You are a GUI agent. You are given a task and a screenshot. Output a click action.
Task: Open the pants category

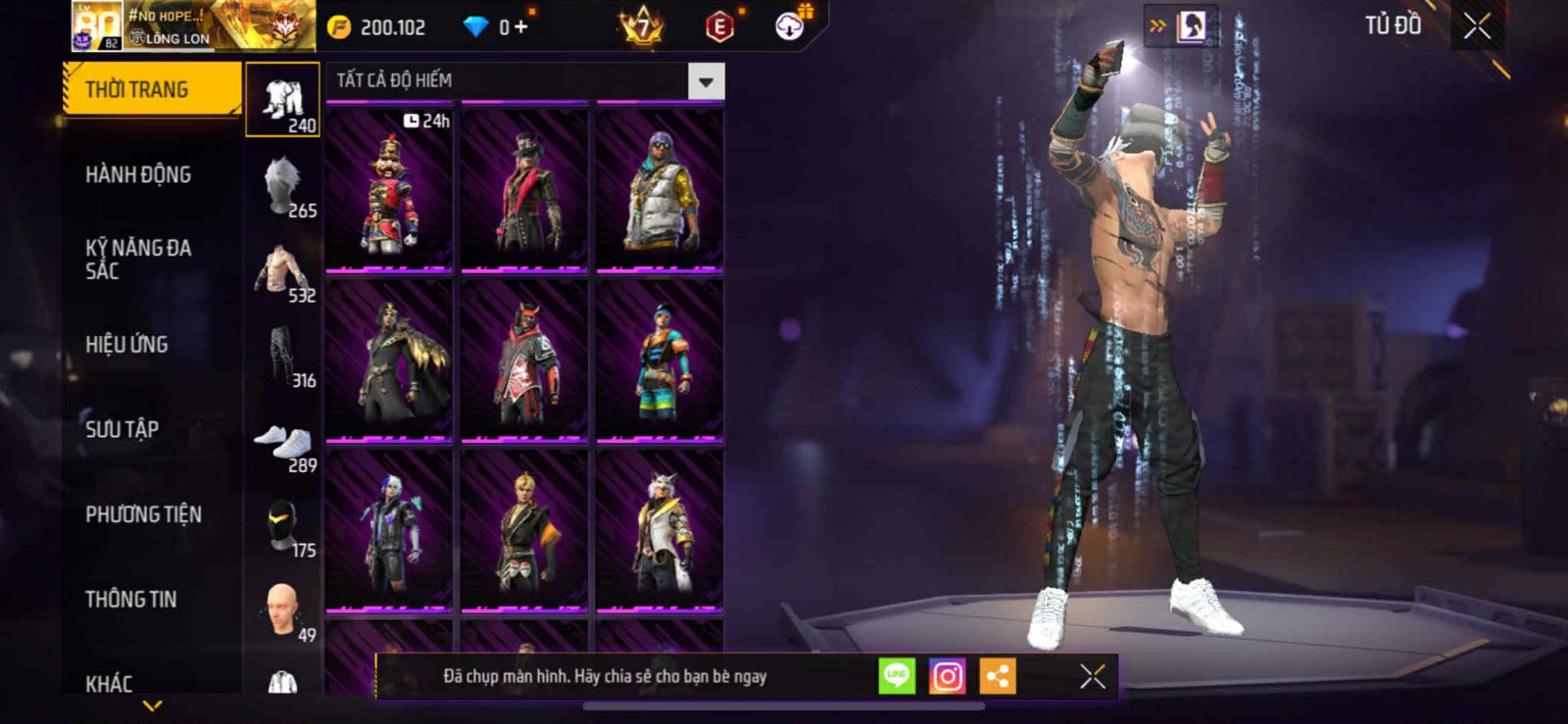pyautogui.click(x=282, y=356)
